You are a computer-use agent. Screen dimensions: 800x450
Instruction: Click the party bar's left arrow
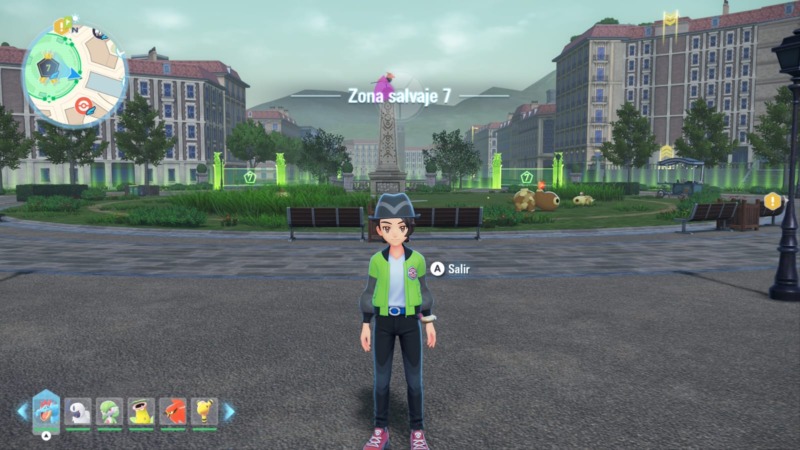(x=22, y=411)
